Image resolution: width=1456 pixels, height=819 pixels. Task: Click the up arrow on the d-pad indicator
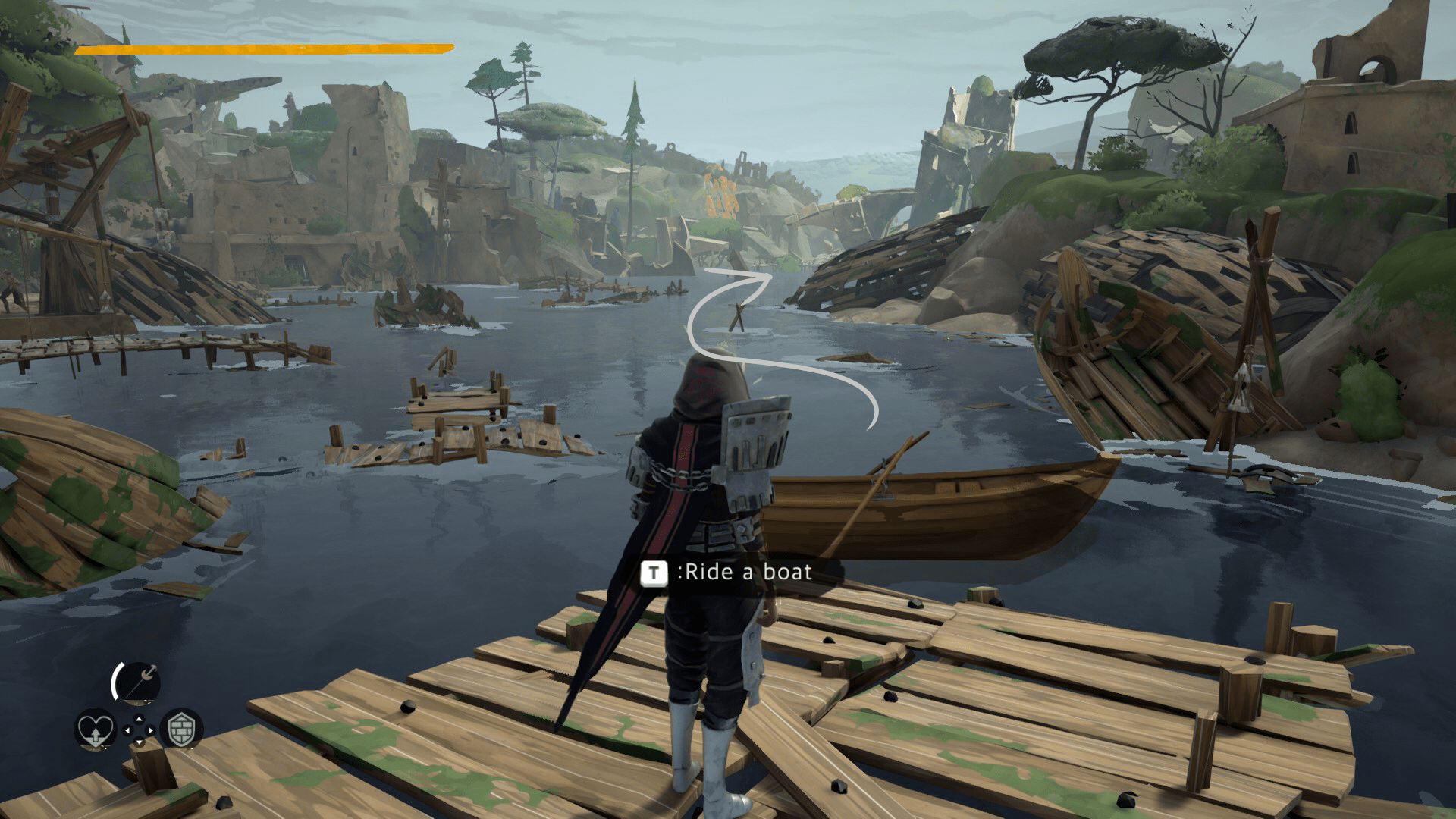(x=140, y=719)
